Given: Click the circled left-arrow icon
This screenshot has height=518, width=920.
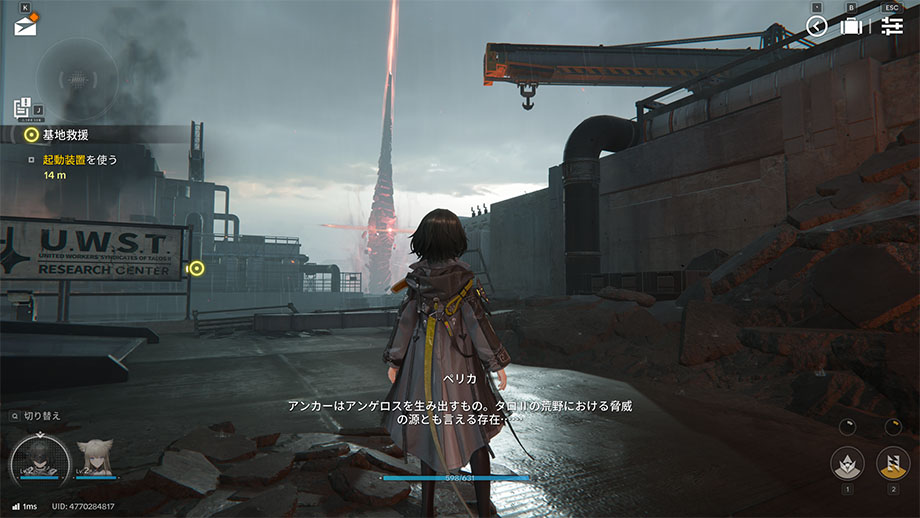Looking at the screenshot, I should [817, 26].
